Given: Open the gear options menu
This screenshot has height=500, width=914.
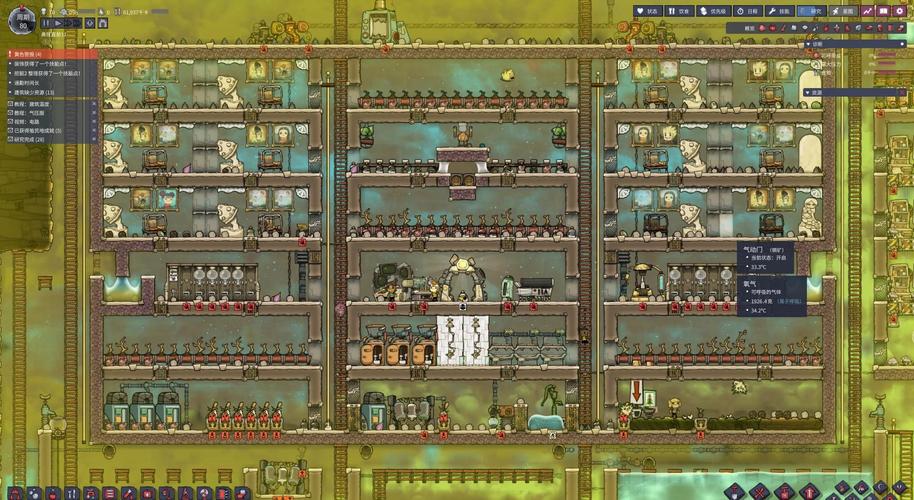Looking at the screenshot, I should 899,11.
